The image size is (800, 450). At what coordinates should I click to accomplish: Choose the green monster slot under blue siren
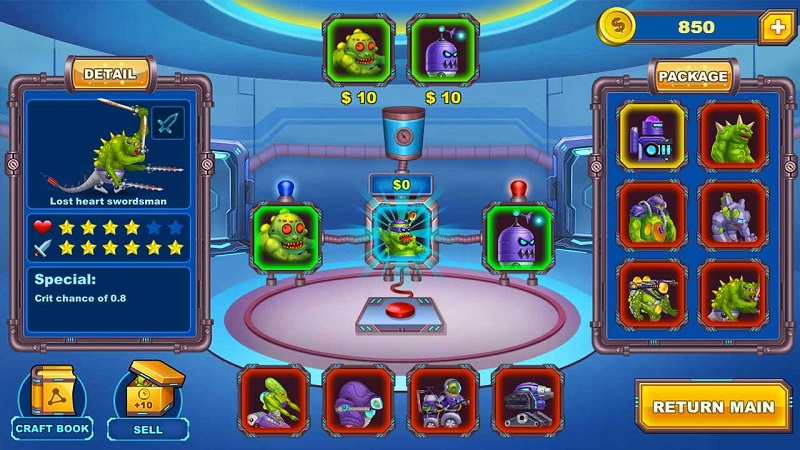tap(284, 238)
